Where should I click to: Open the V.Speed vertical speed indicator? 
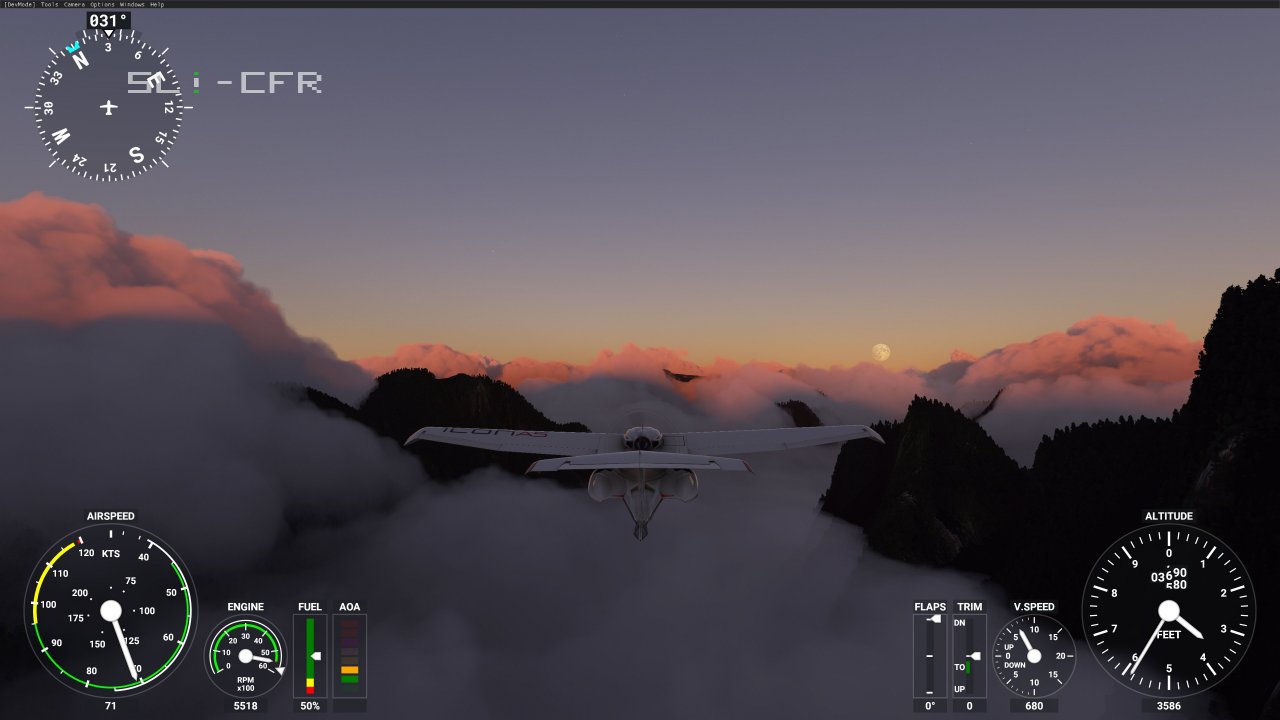[x=1035, y=655]
